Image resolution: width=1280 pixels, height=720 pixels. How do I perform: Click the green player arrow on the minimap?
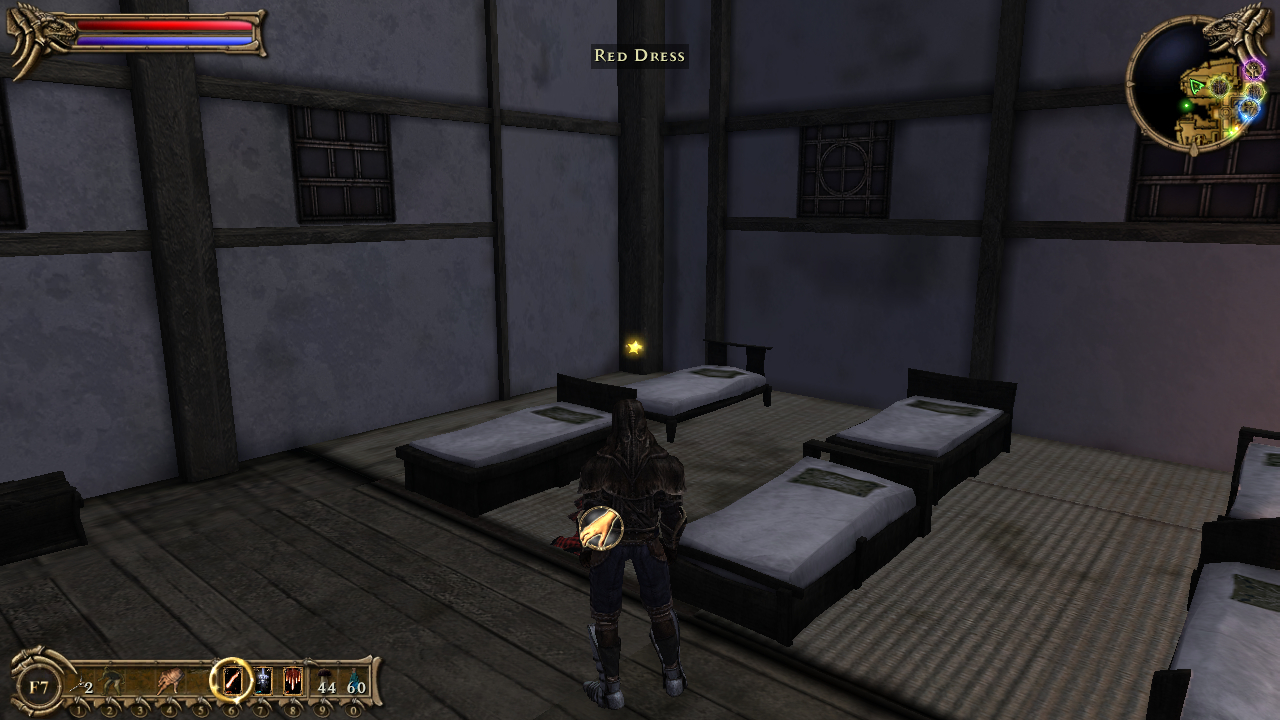coord(1197,86)
